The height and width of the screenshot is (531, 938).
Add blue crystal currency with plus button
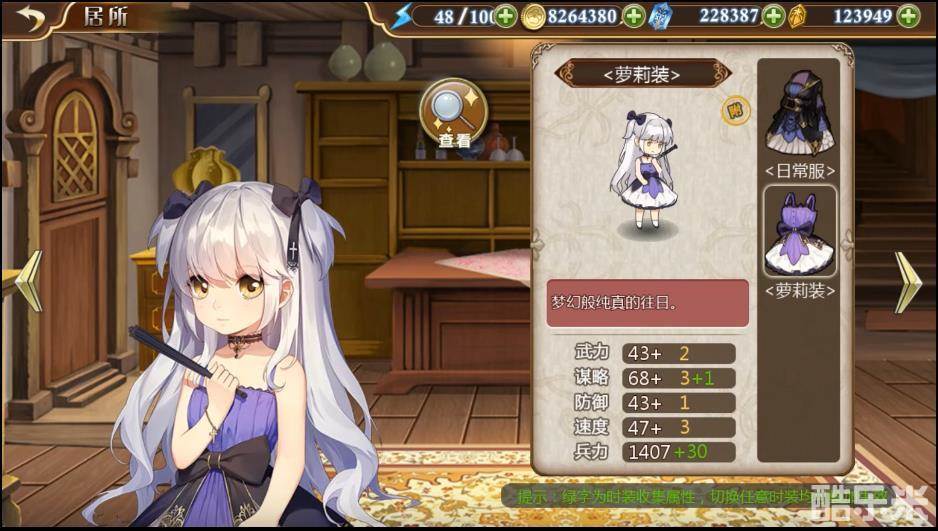773,17
